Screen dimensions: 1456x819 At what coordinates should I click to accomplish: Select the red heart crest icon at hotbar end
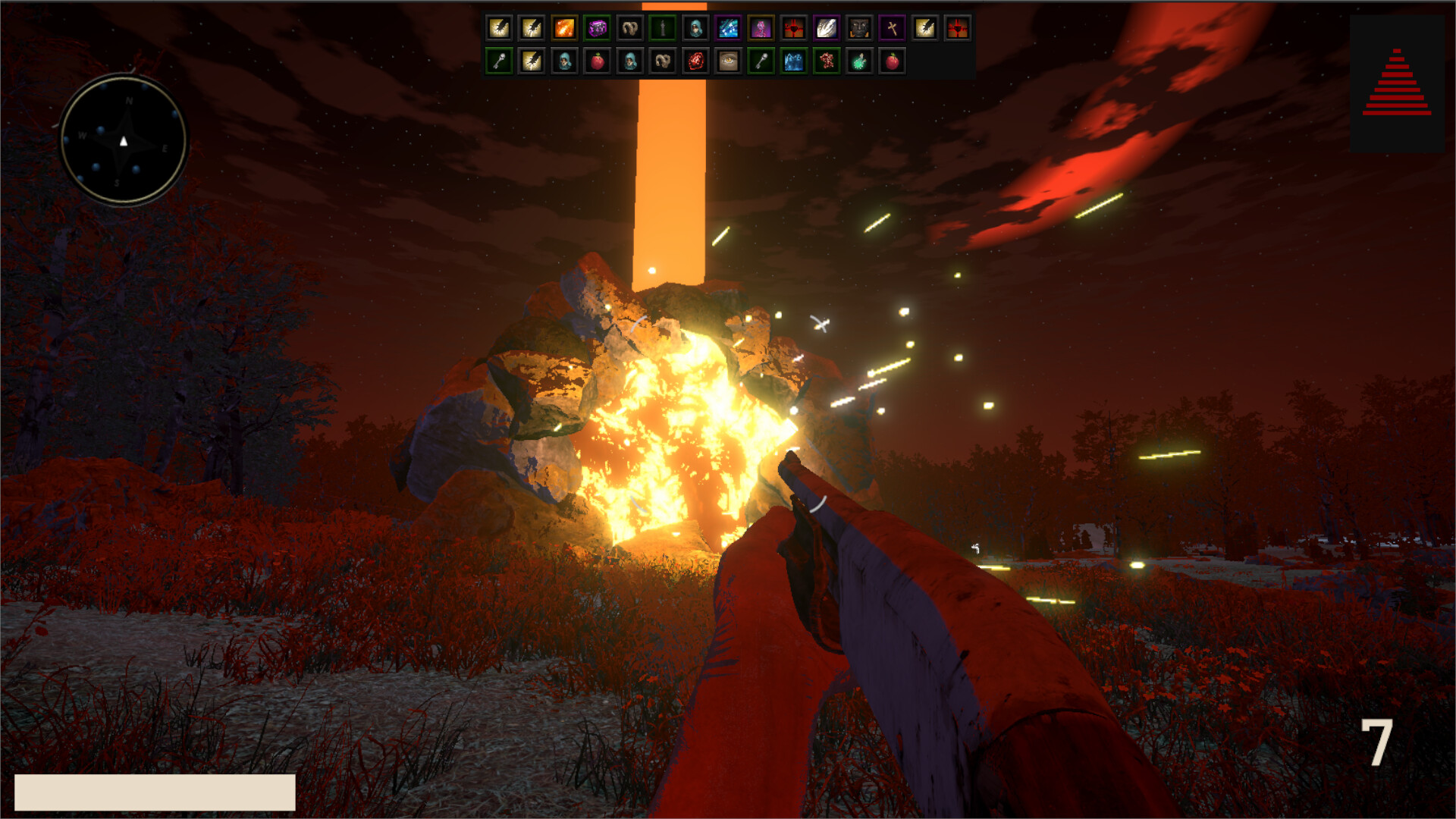click(959, 29)
